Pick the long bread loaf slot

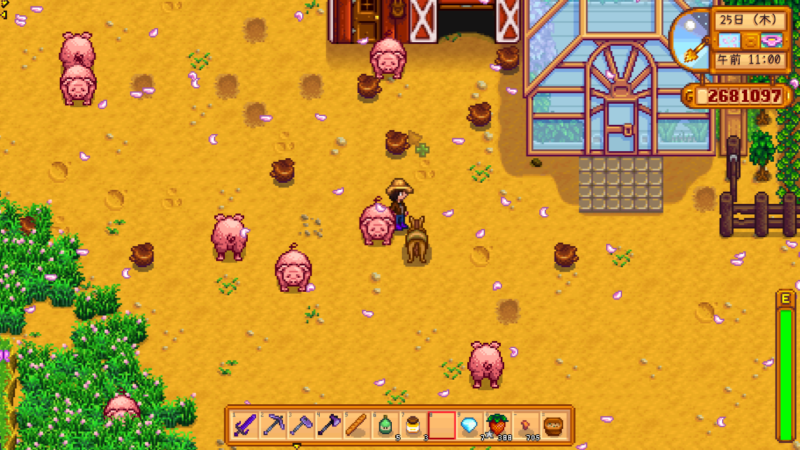tap(357, 425)
